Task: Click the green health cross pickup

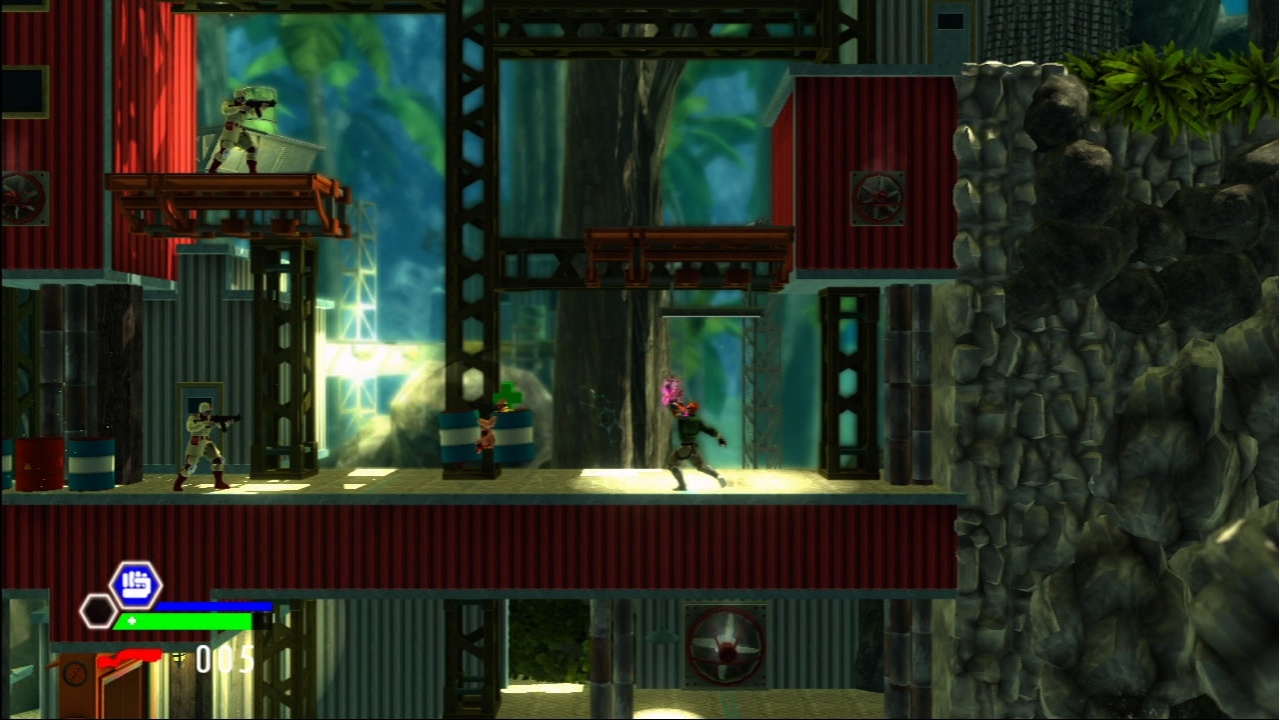Action: point(505,396)
